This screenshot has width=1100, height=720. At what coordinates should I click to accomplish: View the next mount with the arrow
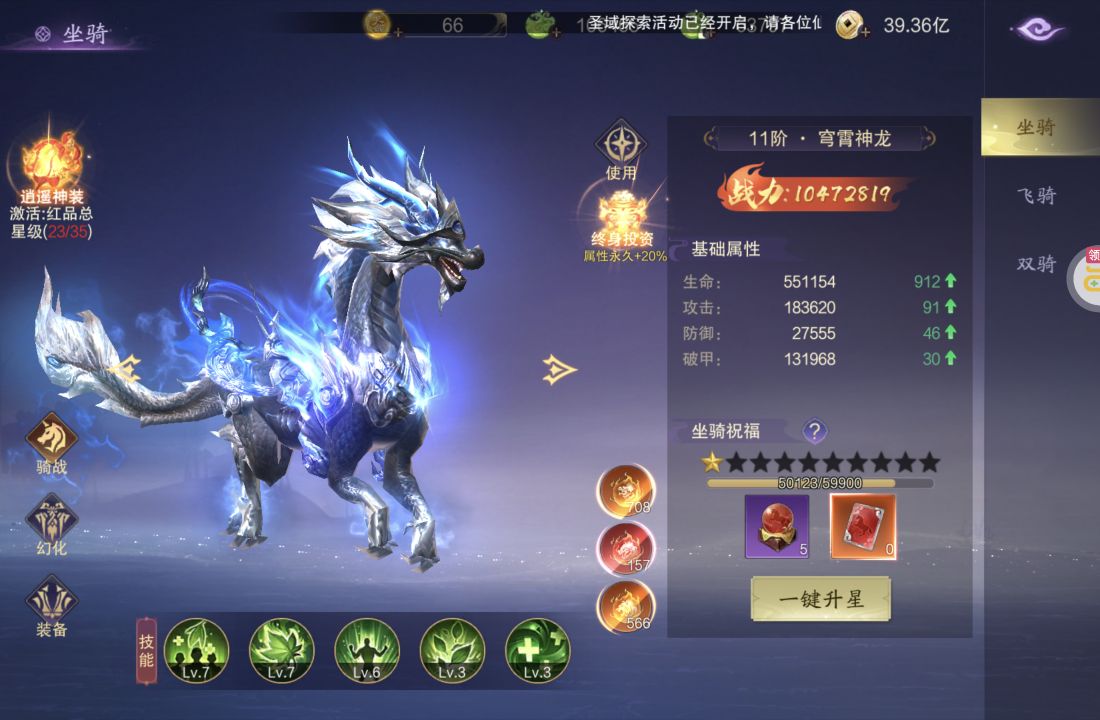560,370
